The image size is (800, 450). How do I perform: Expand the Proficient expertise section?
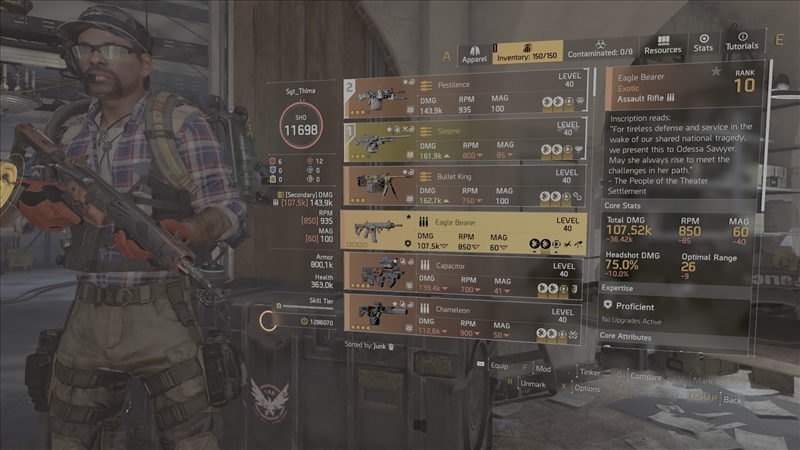point(636,307)
